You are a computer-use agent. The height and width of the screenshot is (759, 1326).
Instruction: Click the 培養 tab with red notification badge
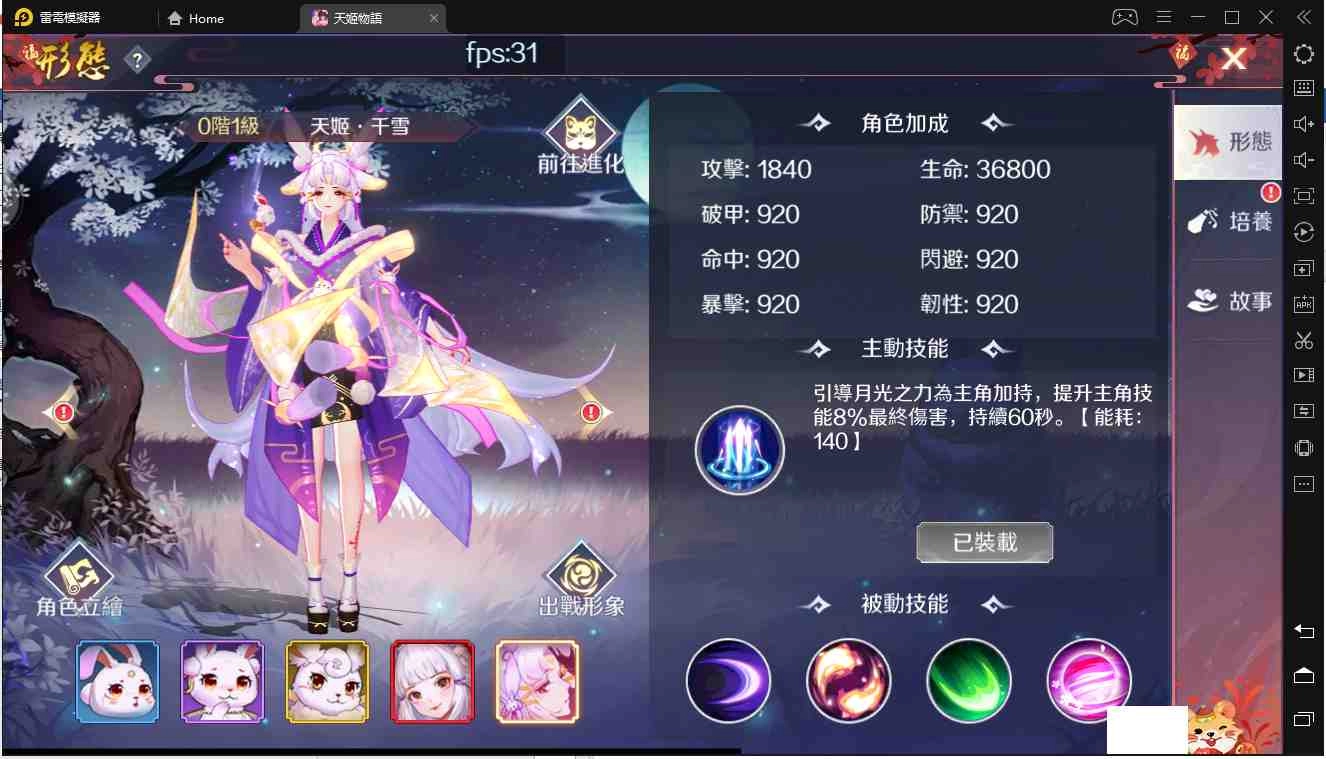1228,222
